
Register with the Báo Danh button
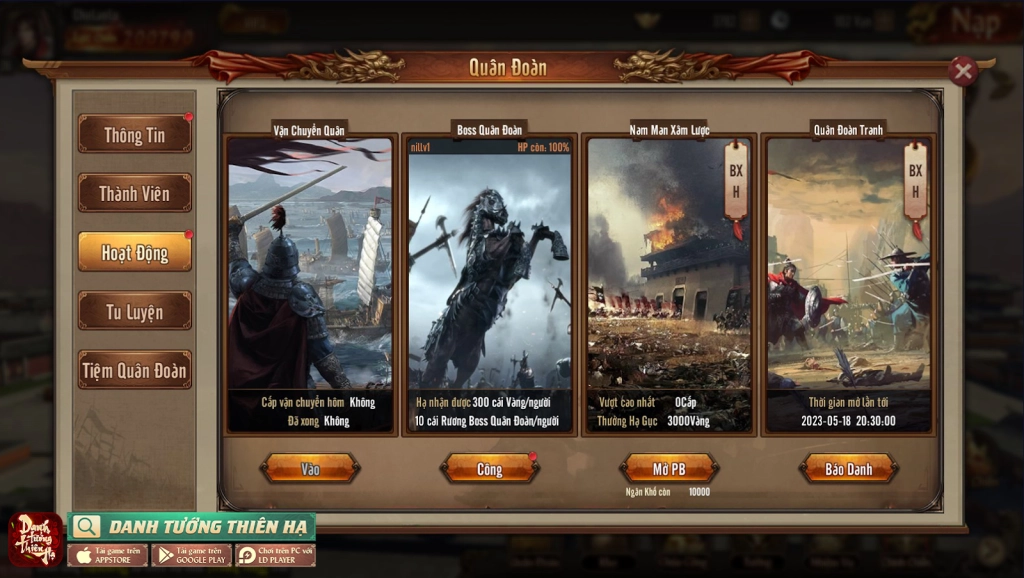click(x=848, y=468)
